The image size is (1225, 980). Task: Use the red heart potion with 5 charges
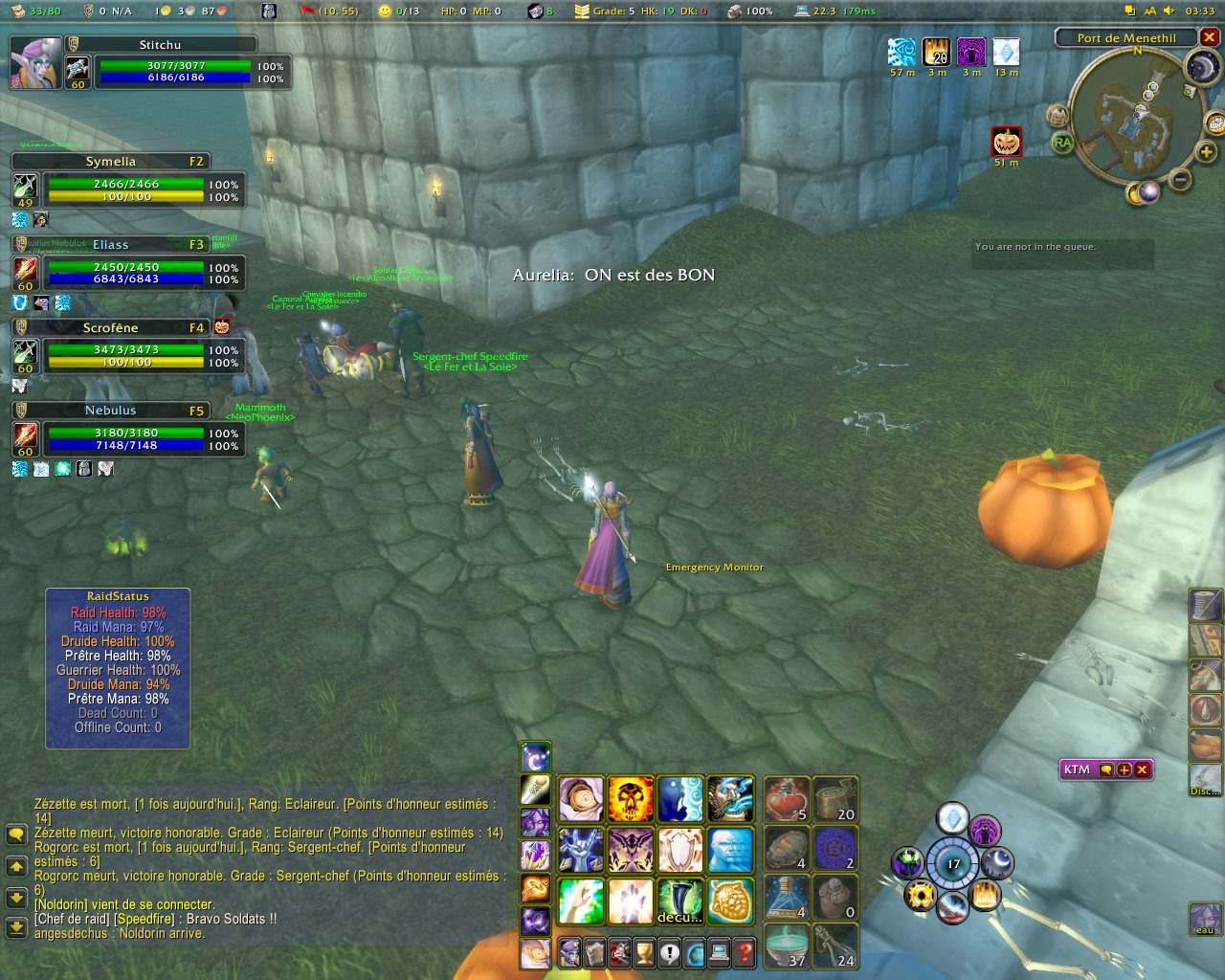pos(787,800)
